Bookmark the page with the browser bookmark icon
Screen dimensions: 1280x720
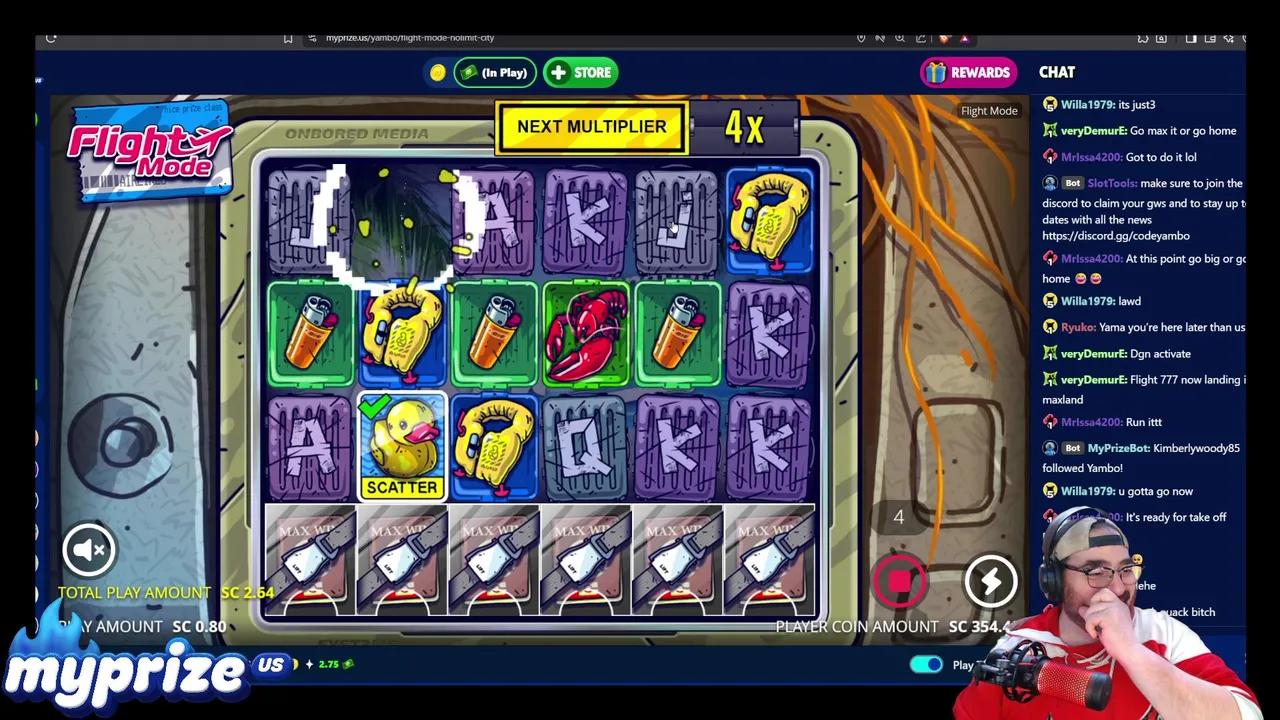pyautogui.click(x=288, y=38)
